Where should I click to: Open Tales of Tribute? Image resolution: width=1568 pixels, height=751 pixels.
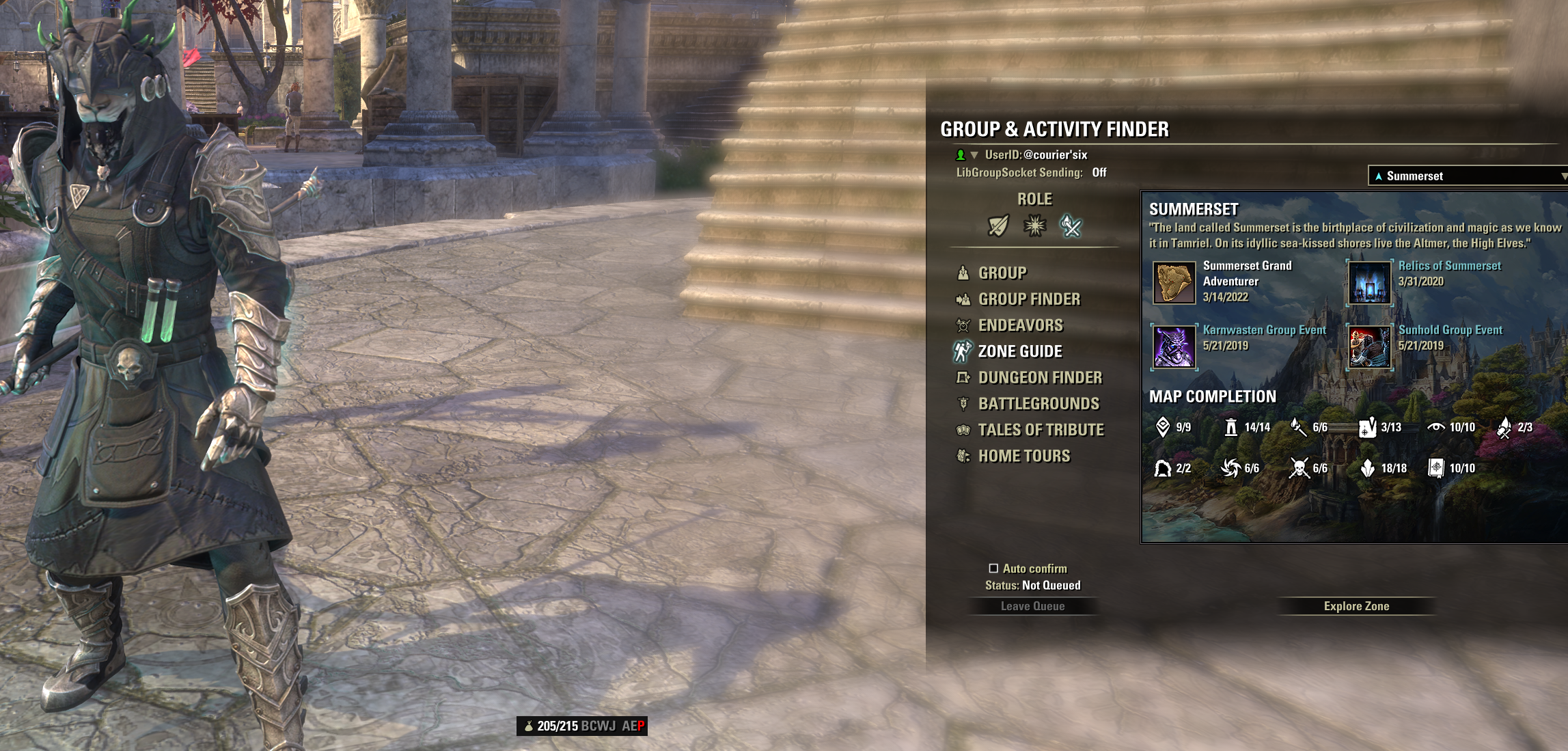tap(1041, 430)
